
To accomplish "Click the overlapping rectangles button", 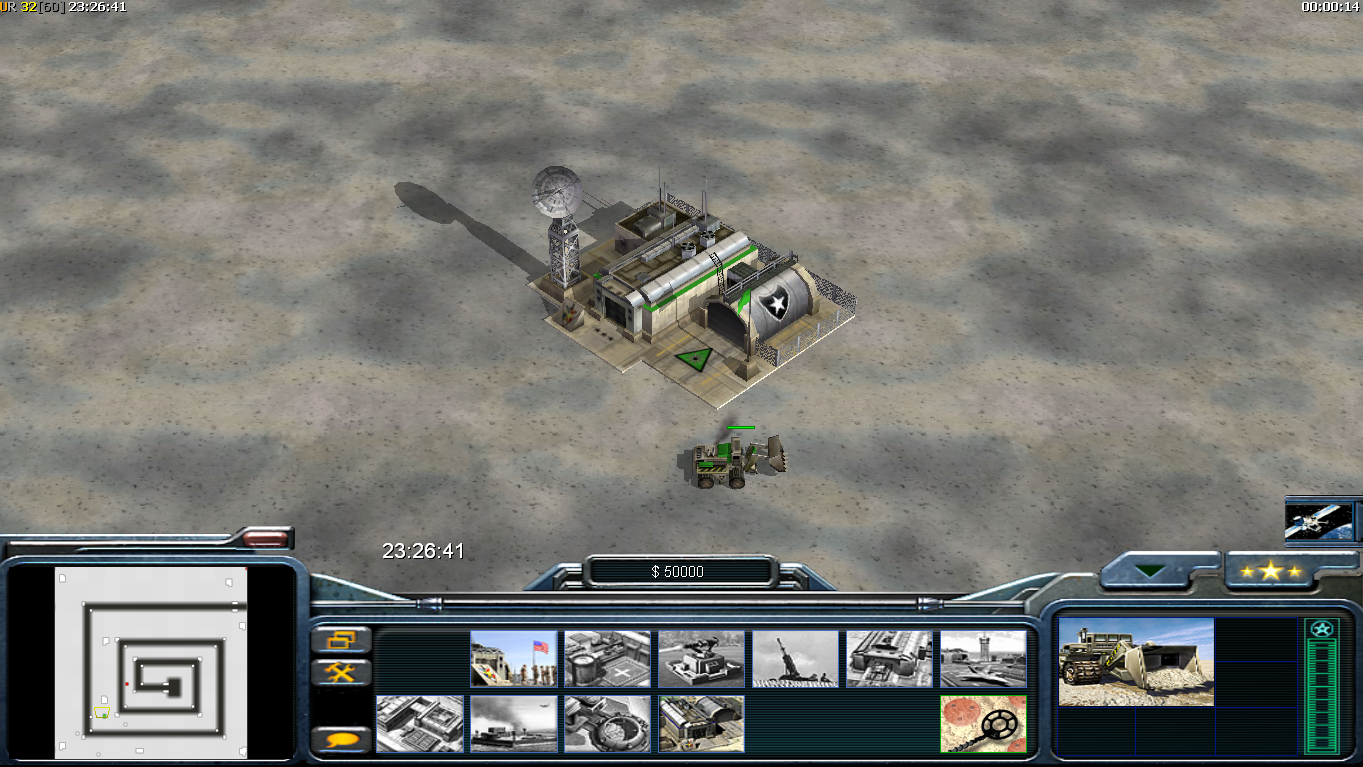I will click(341, 640).
